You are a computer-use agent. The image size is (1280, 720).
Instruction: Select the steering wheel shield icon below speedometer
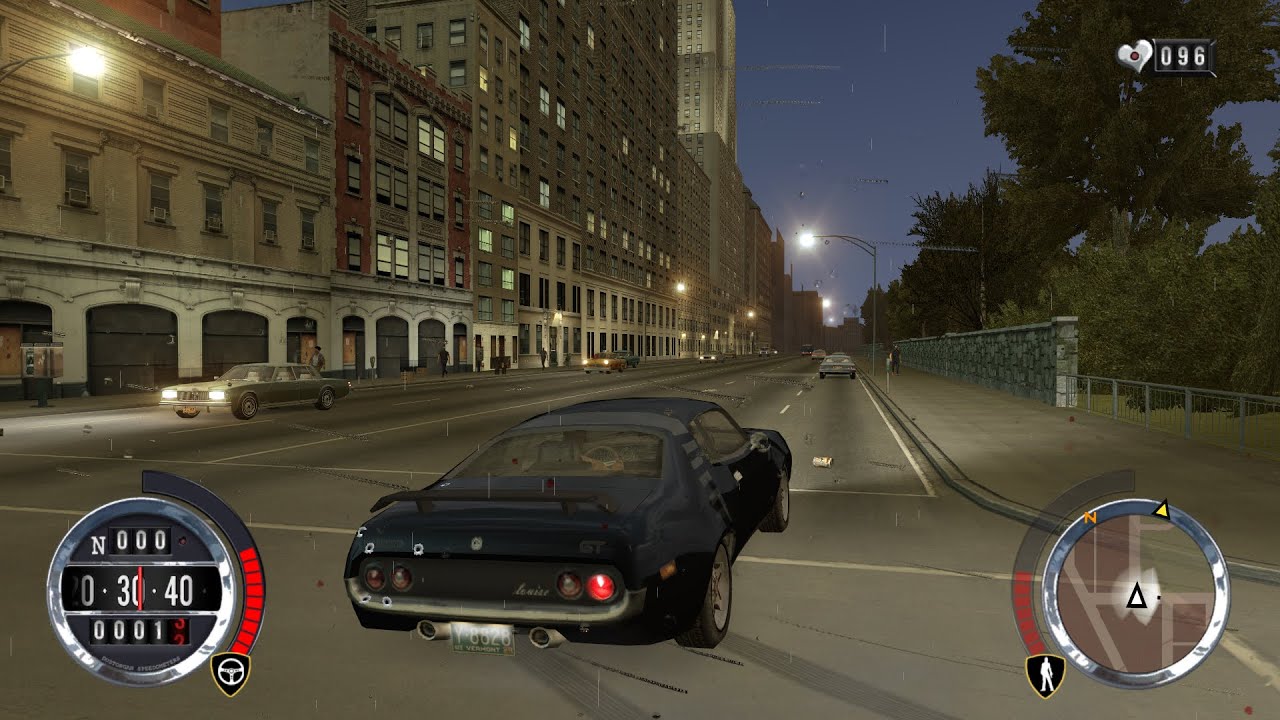[x=232, y=670]
